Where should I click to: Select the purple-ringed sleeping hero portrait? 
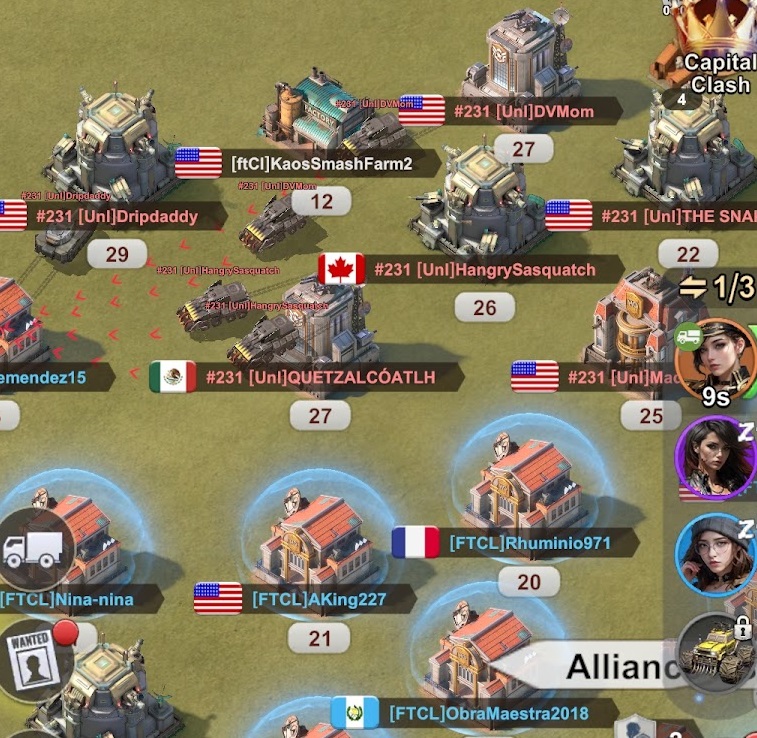click(x=716, y=457)
